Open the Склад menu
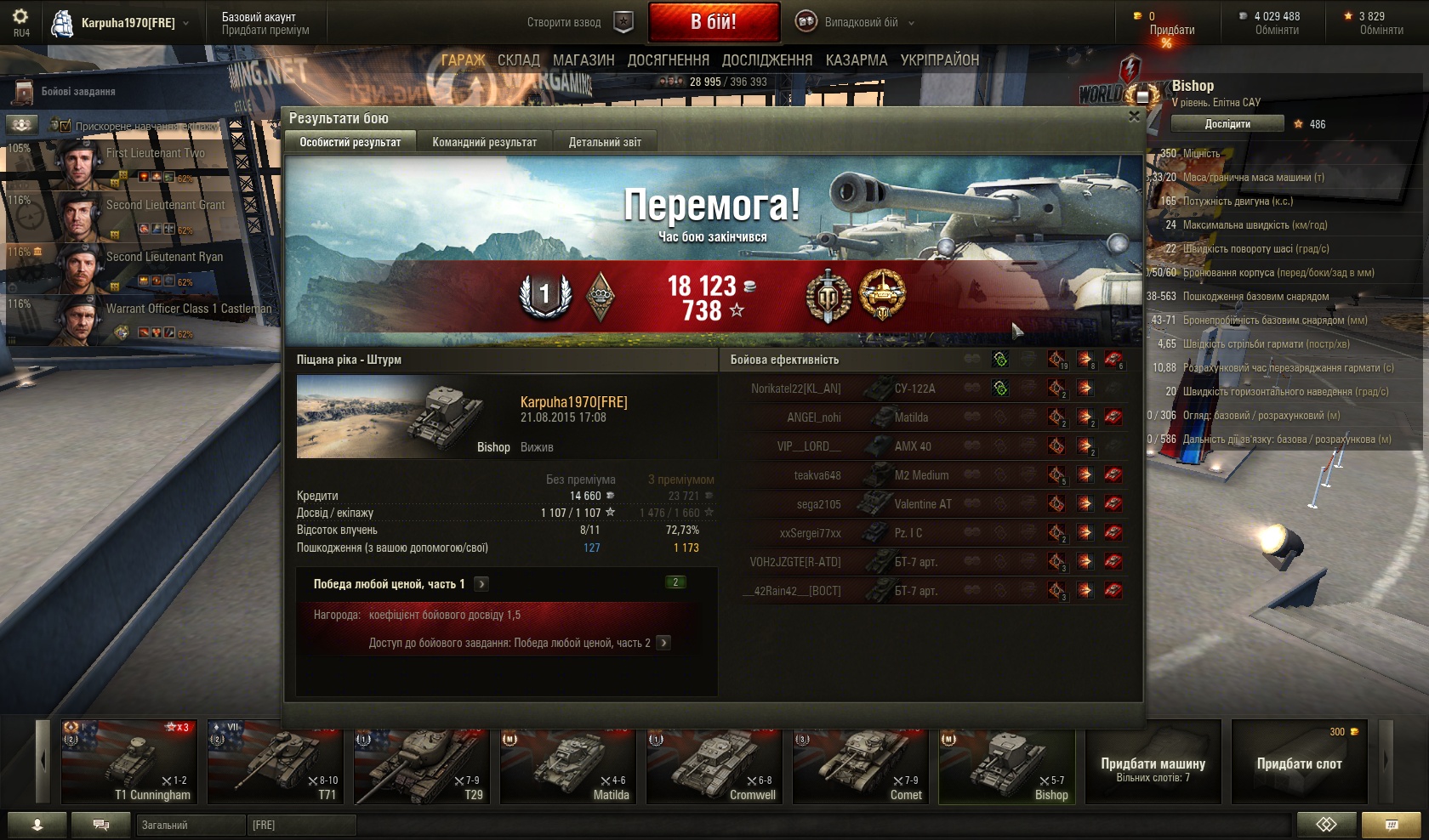Screen dimensions: 1429x840 (x=518, y=60)
